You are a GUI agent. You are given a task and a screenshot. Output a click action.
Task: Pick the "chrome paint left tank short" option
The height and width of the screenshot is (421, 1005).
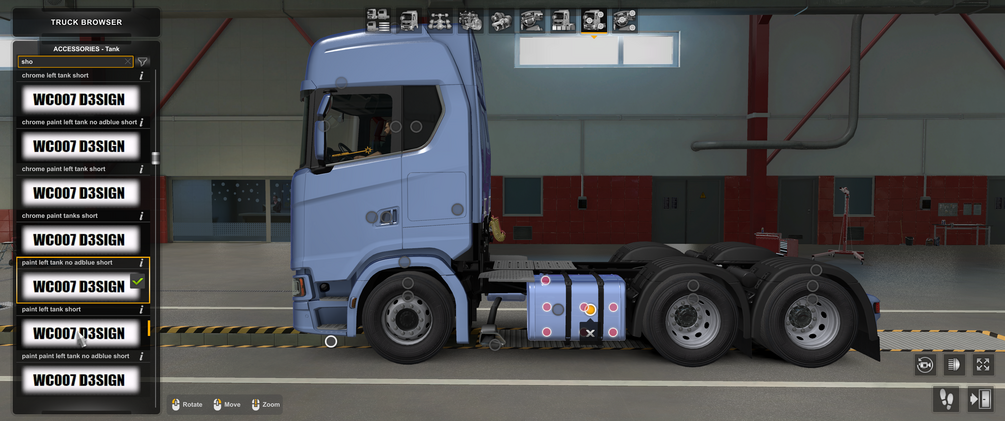pyautogui.click(x=79, y=192)
